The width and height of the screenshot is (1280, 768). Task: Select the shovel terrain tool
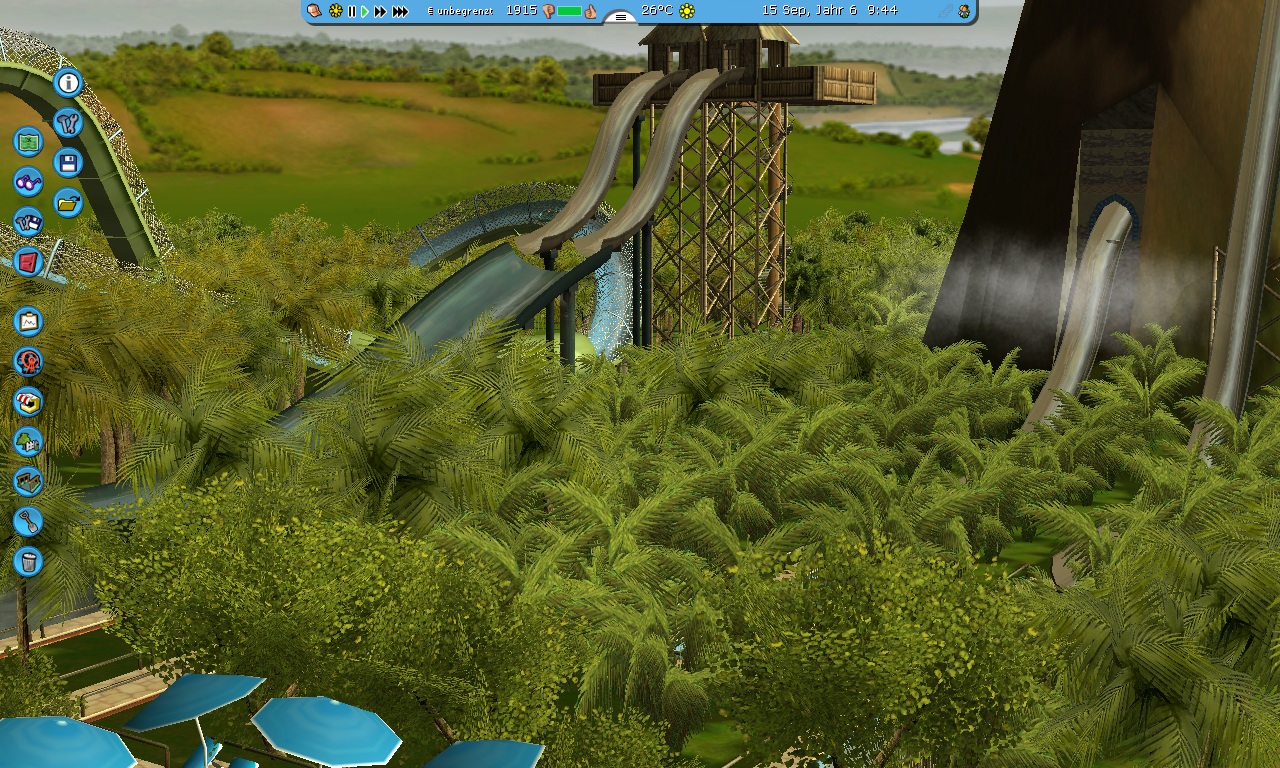coord(28,521)
